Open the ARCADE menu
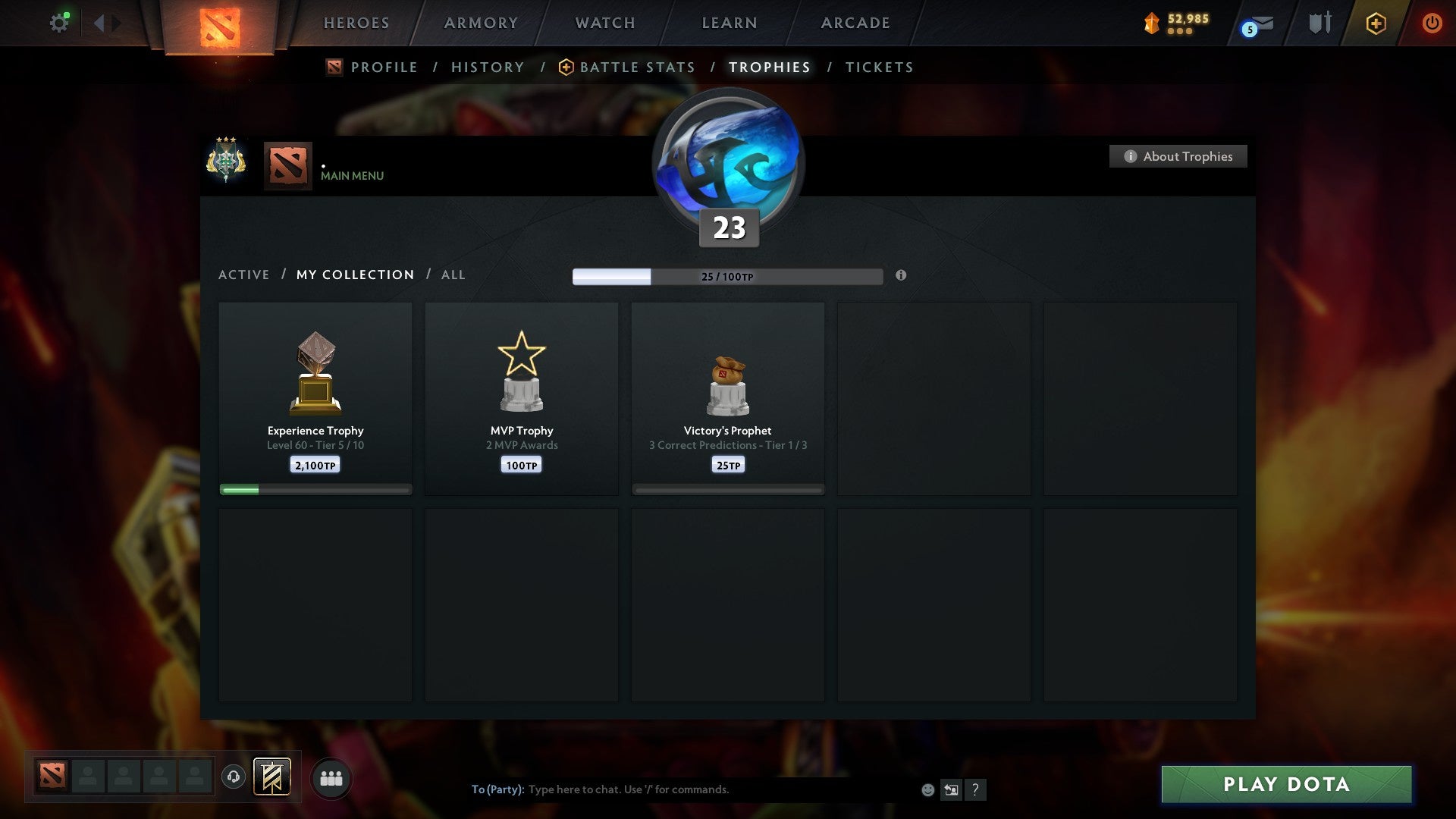 [855, 23]
